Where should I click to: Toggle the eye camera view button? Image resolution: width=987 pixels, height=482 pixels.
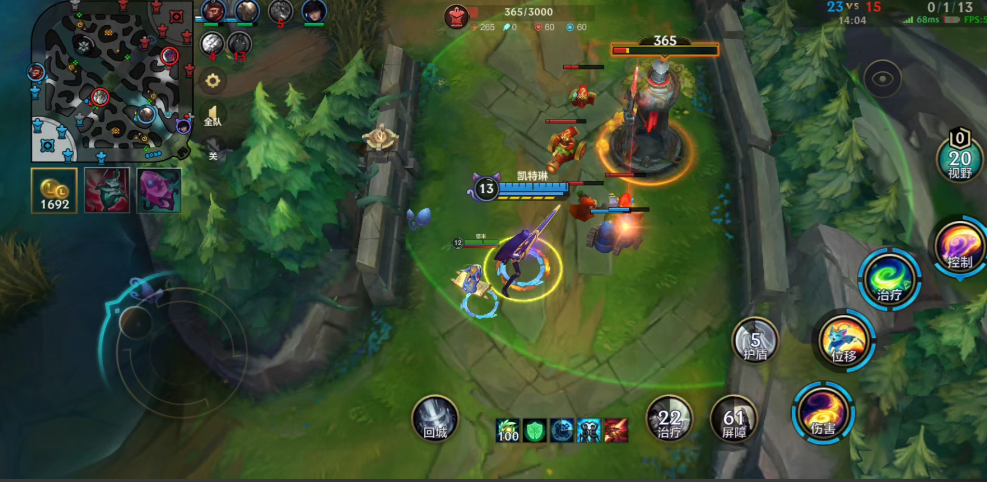882,76
